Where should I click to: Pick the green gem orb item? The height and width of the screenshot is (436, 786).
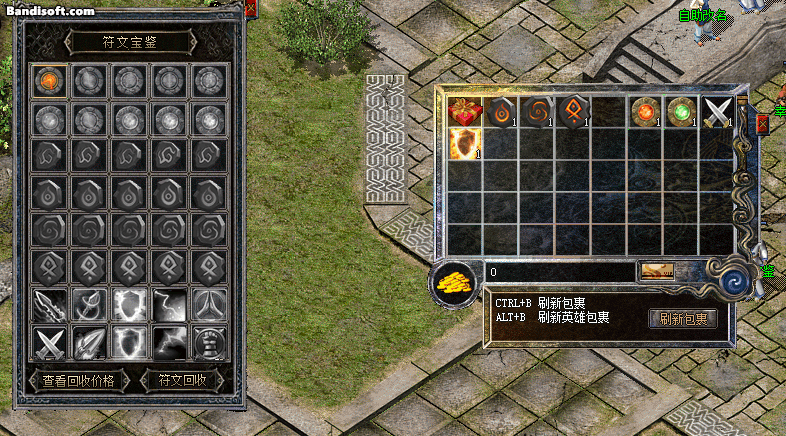[681, 111]
